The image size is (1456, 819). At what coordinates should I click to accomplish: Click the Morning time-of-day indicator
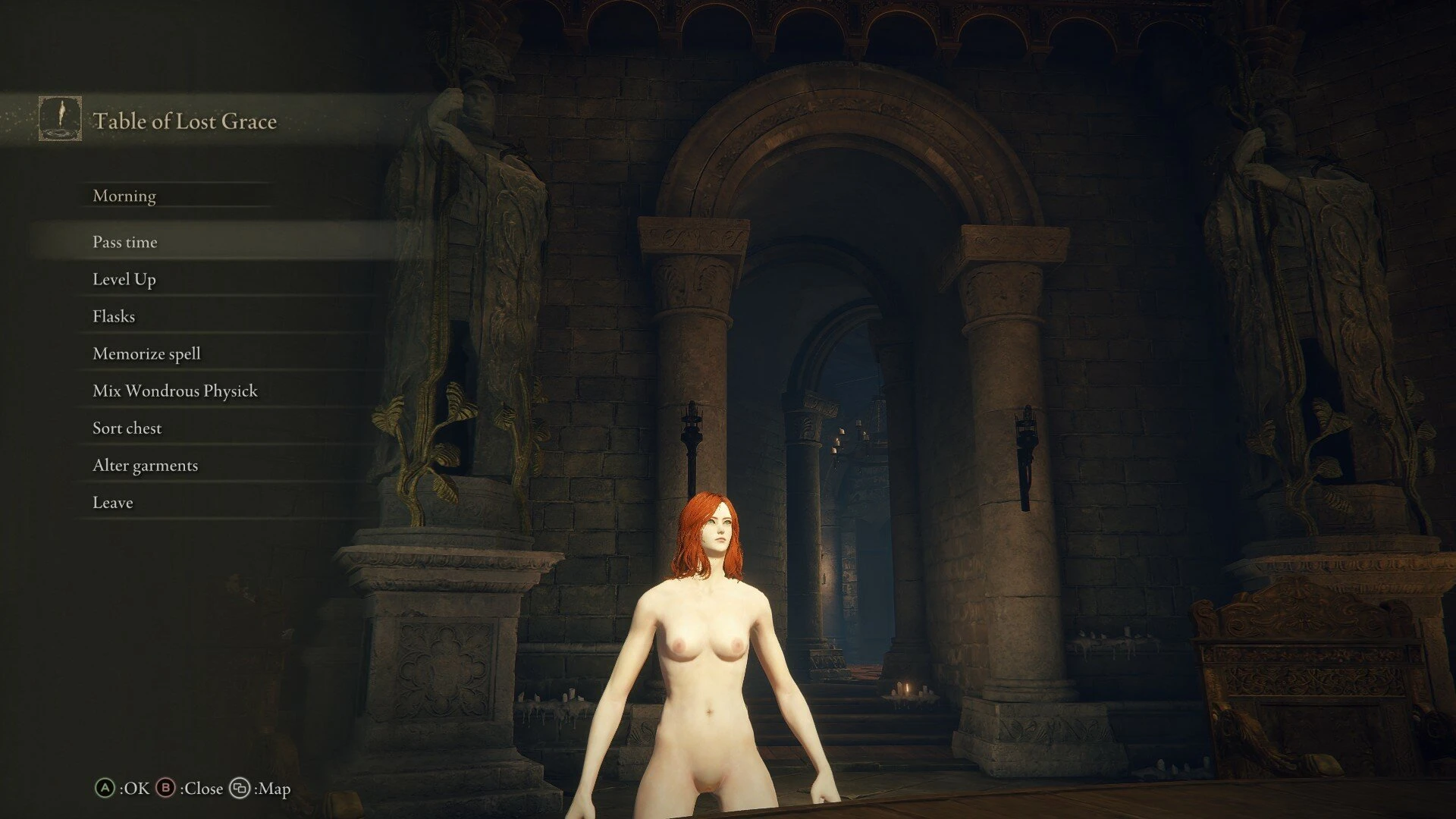(x=124, y=196)
